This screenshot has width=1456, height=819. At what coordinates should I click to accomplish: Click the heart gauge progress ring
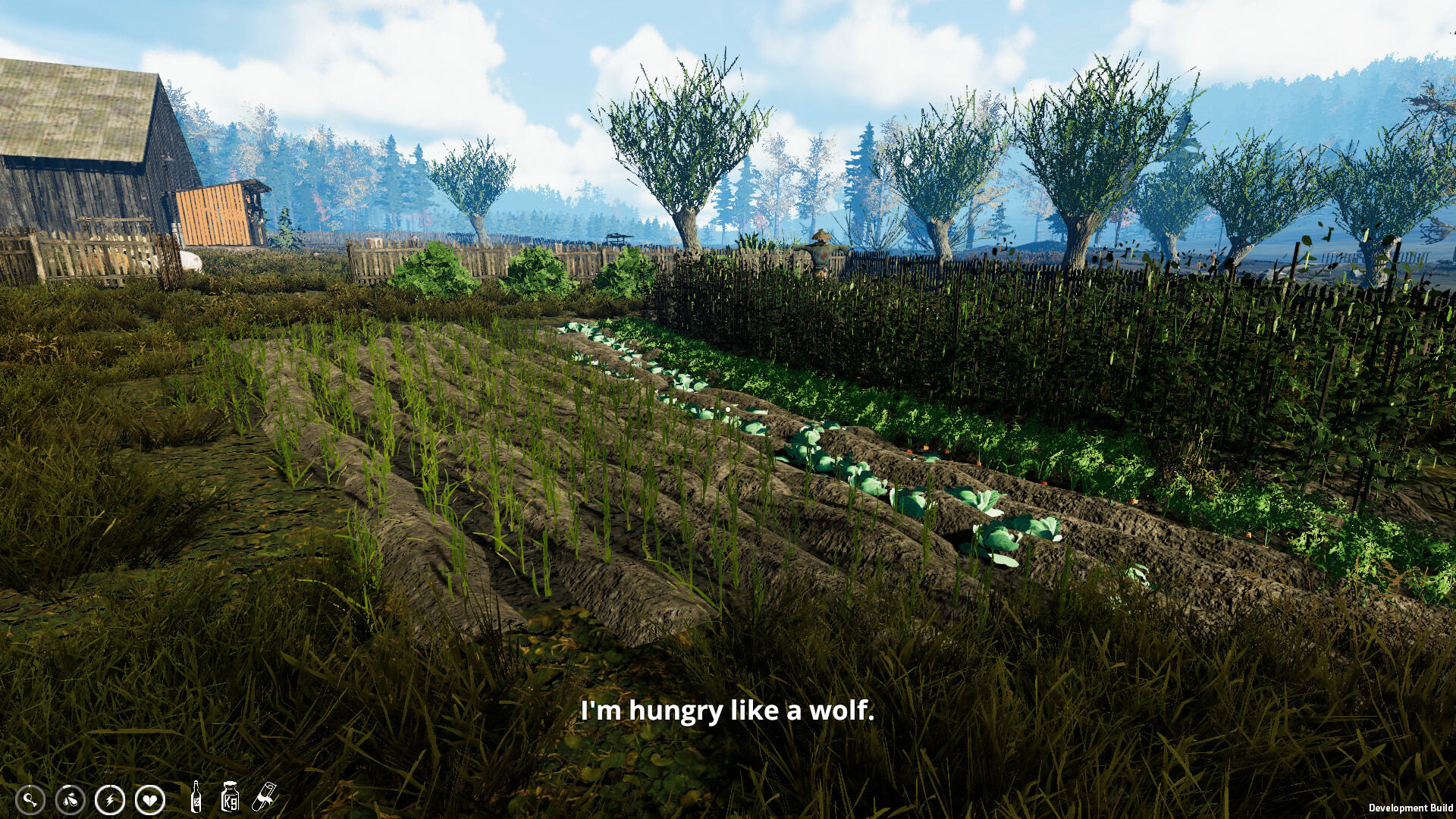(x=149, y=799)
